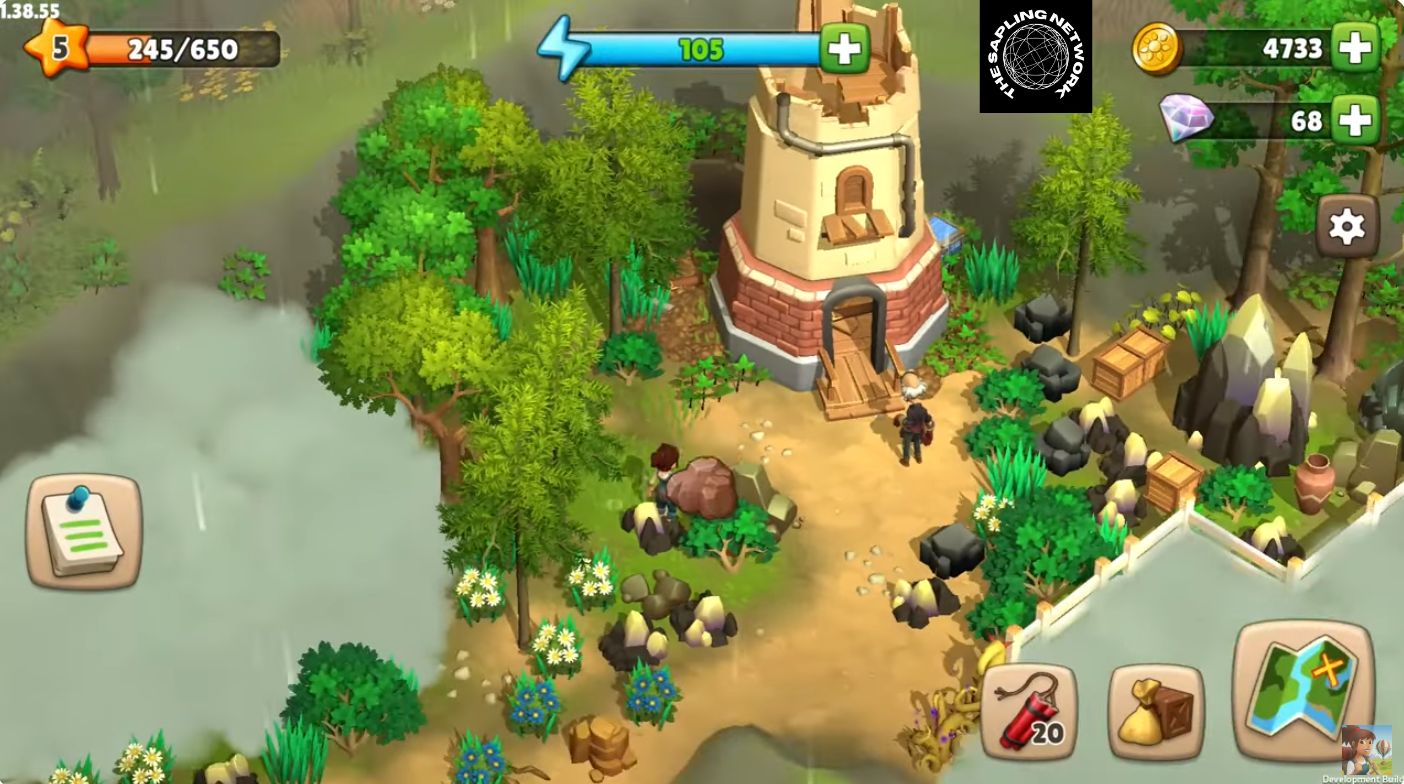Open the treasure map

point(1302,691)
